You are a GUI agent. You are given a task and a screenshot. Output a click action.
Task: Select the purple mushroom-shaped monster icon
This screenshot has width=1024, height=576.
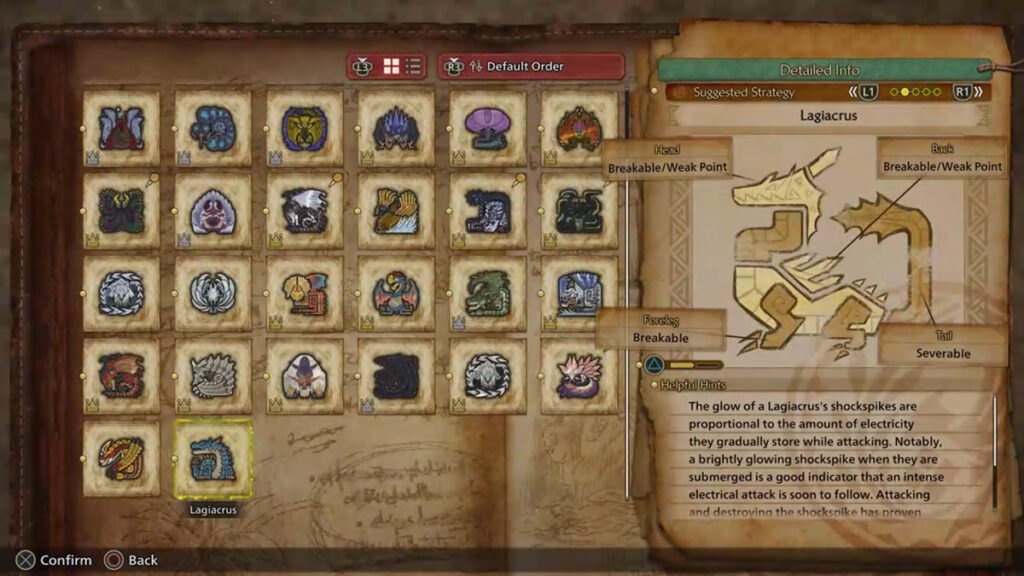[488, 128]
